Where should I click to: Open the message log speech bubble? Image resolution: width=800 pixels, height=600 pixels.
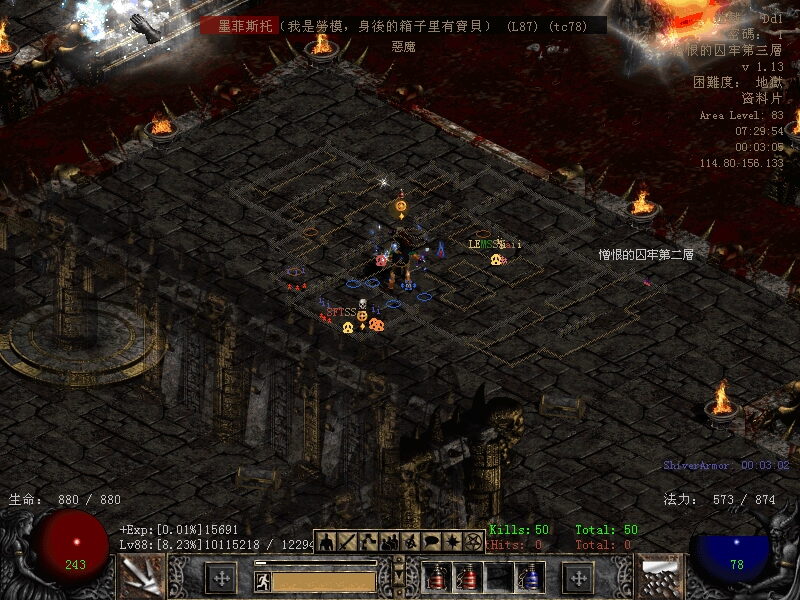coord(431,542)
